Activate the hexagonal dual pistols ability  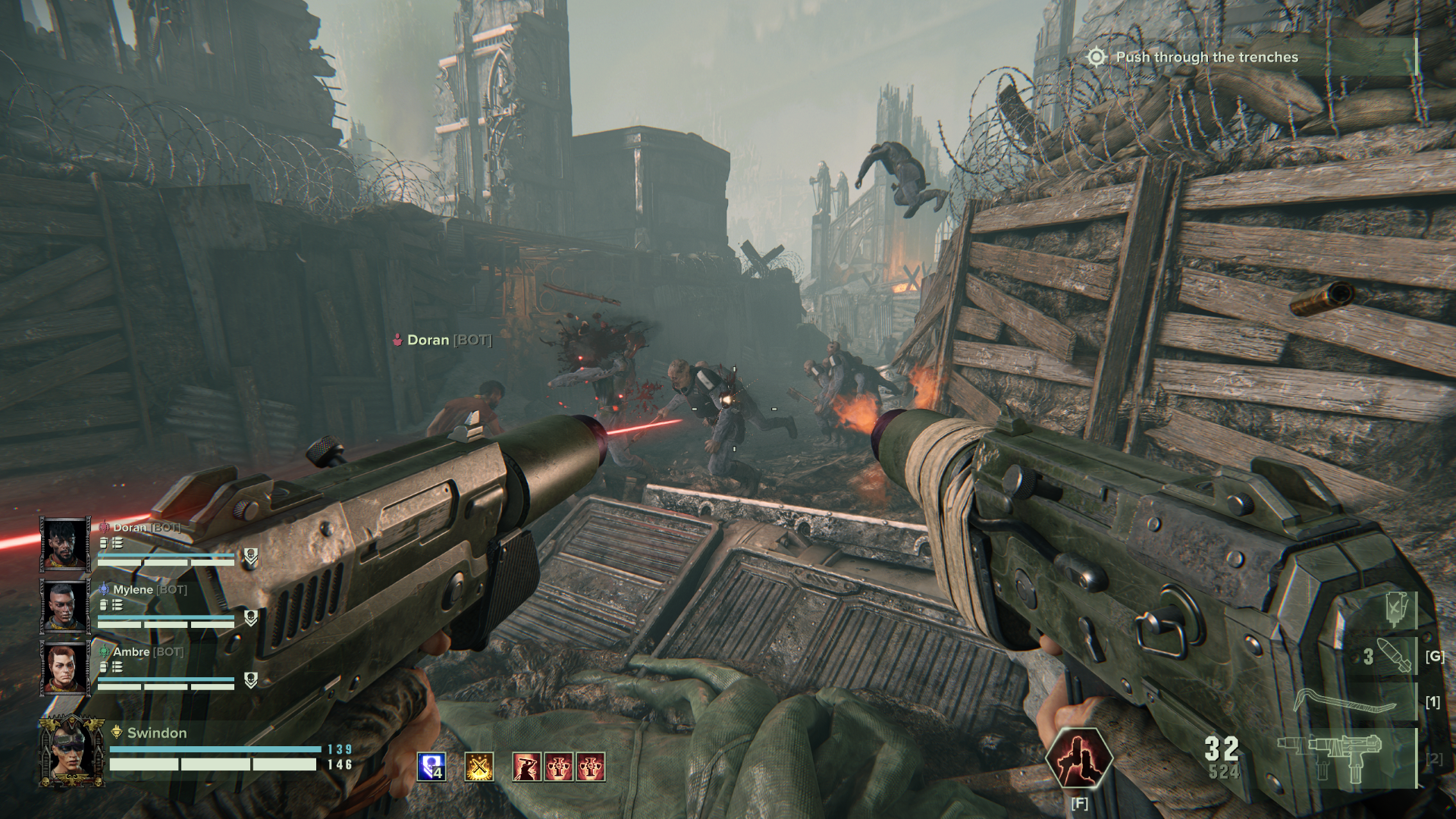click(x=1079, y=758)
